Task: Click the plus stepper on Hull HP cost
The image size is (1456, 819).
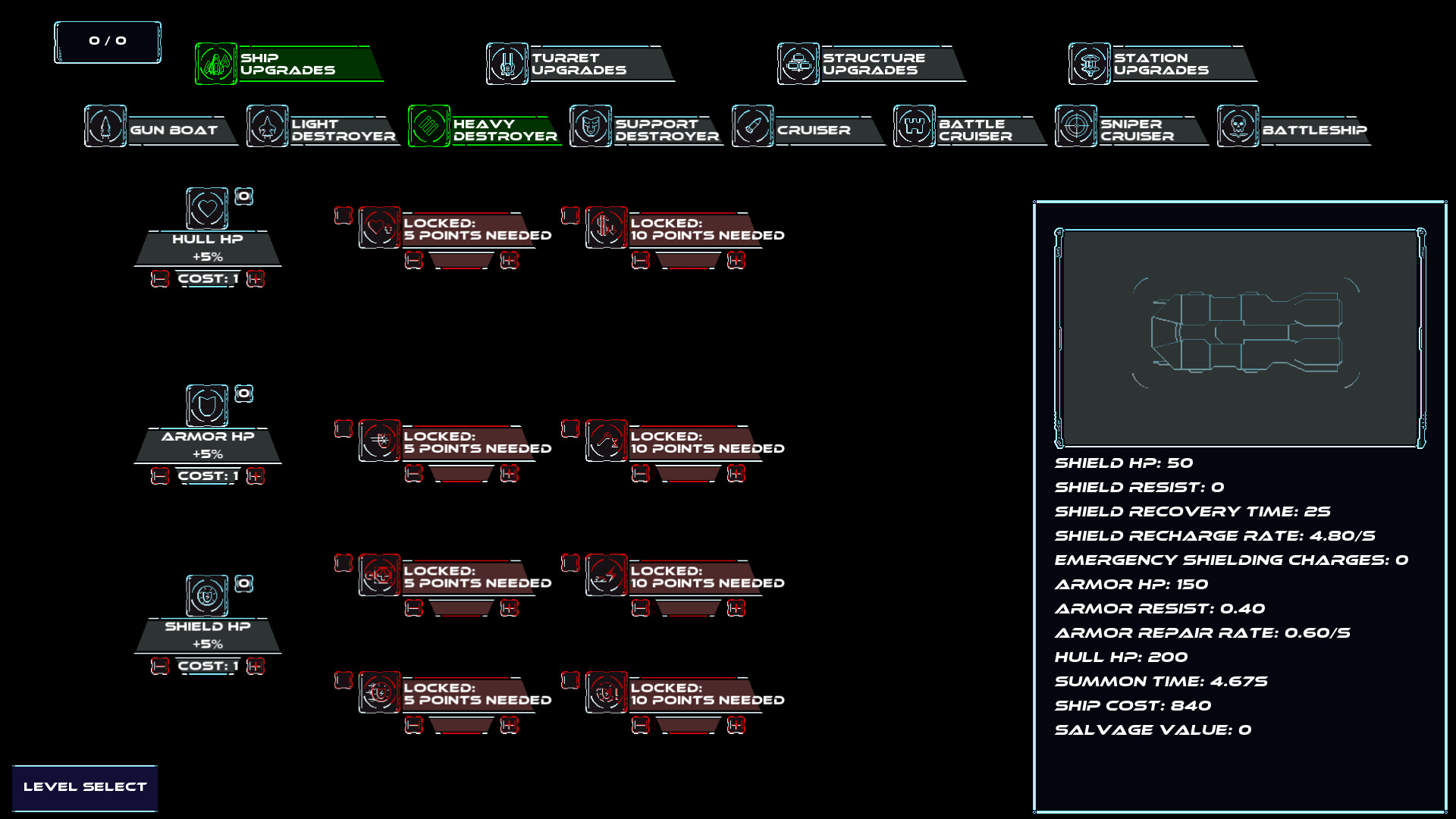Action: pos(256,279)
